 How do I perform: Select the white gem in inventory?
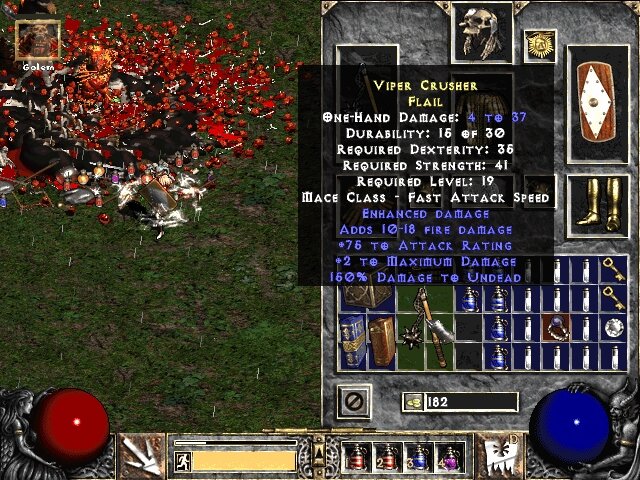(613, 326)
